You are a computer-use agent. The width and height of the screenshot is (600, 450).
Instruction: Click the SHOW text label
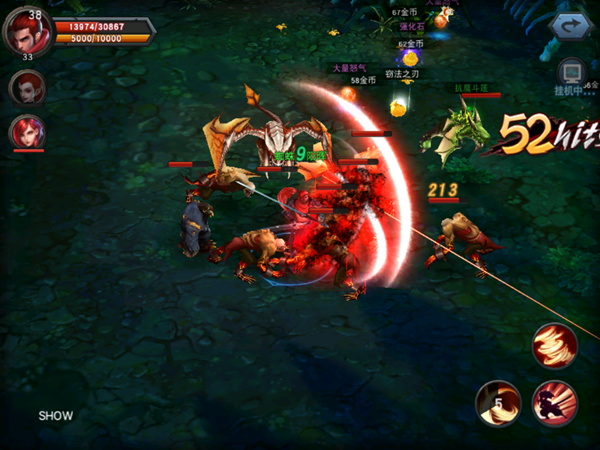56,415
